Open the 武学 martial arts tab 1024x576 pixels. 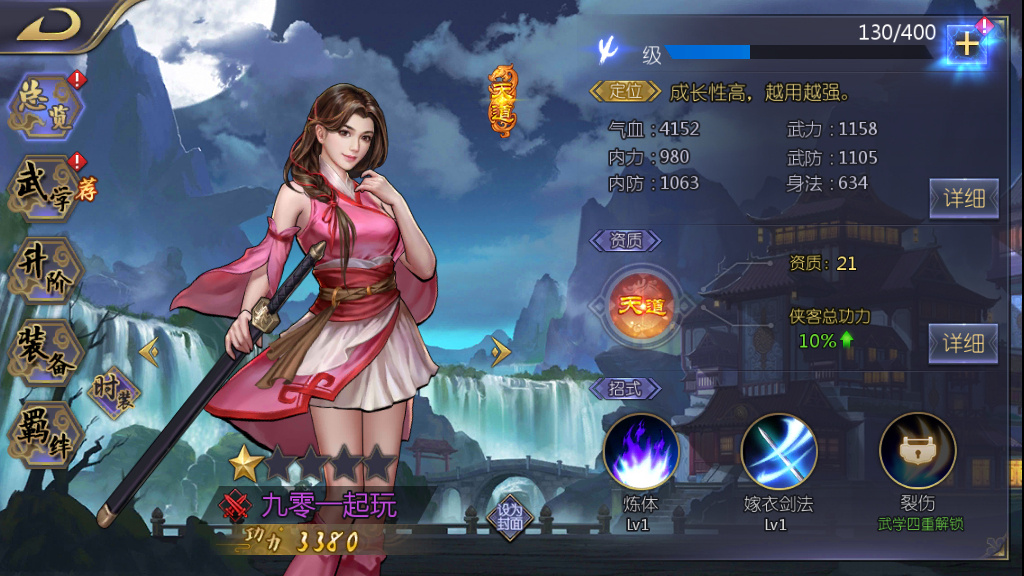pos(48,187)
